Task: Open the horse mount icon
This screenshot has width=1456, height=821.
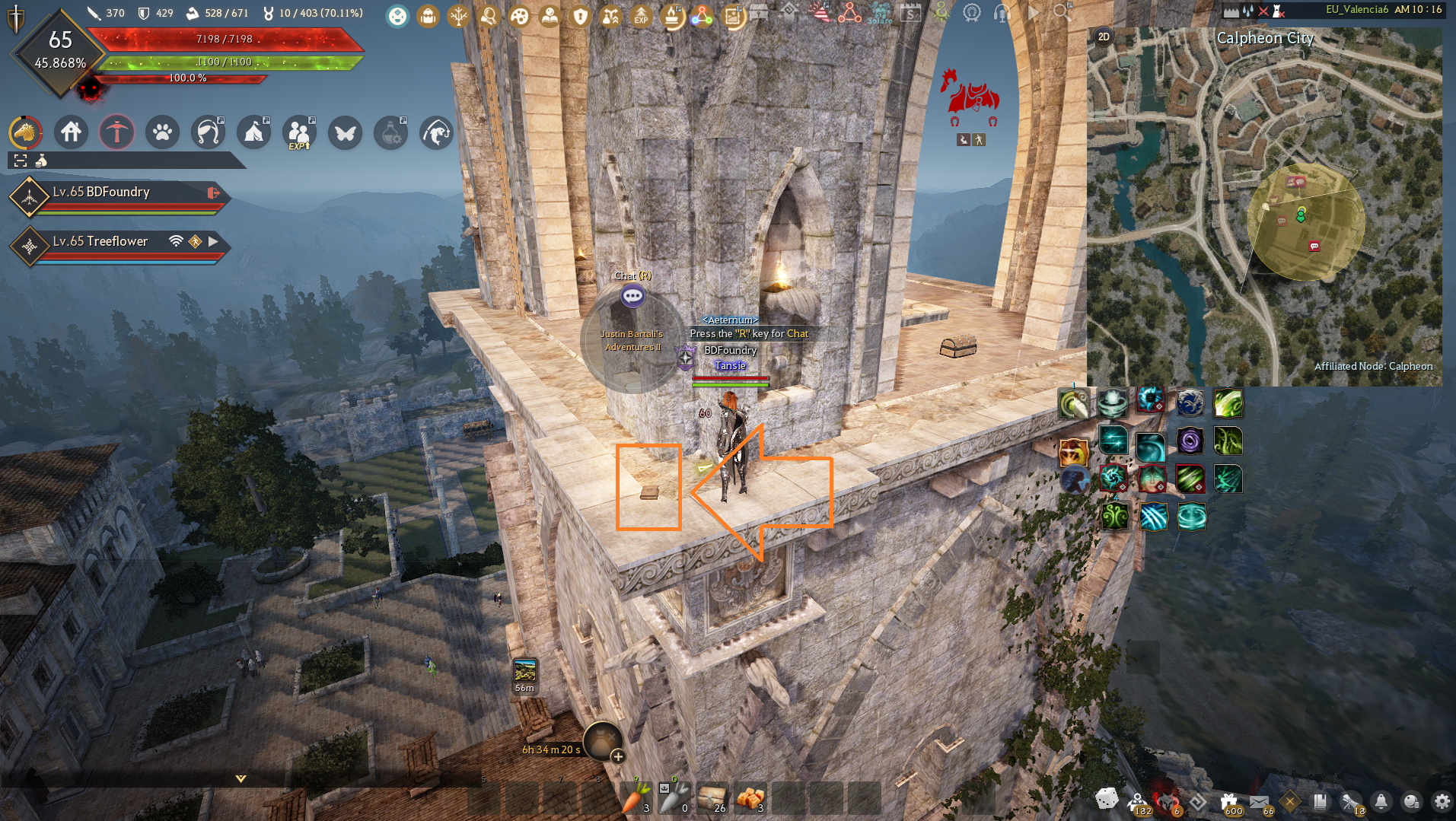Action: [x=25, y=132]
